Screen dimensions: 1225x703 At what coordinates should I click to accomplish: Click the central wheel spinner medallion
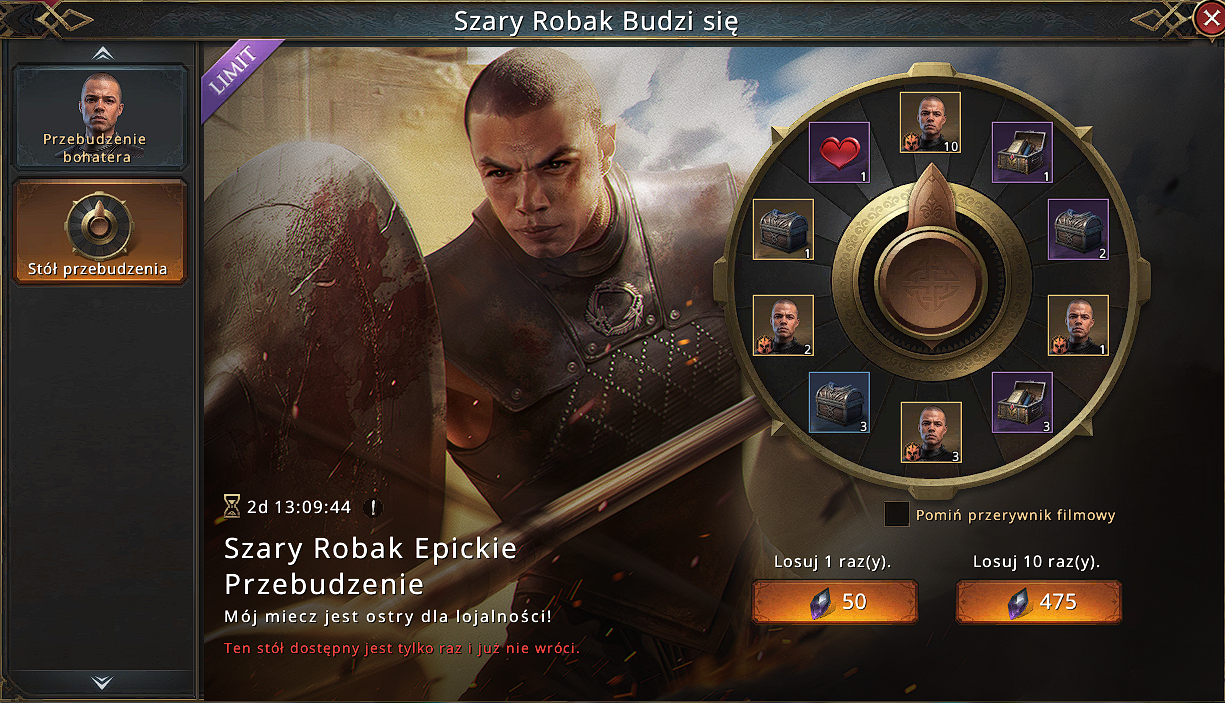click(930, 279)
